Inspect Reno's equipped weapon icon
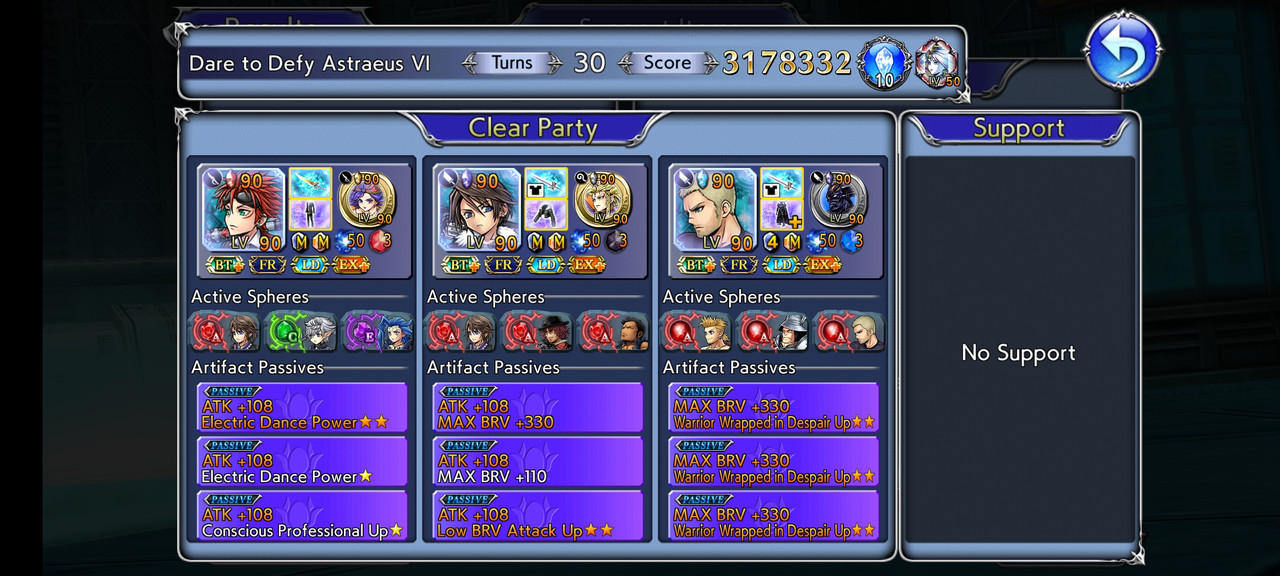Screen dimensions: 1280x576 [x=309, y=183]
